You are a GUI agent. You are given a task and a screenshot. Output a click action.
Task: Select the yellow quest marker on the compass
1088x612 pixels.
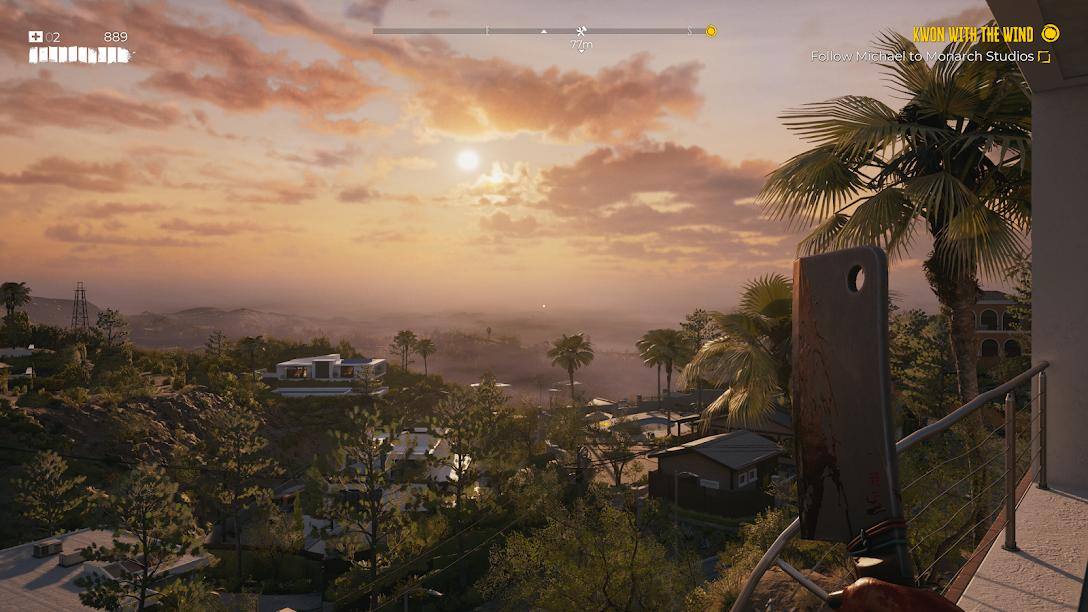point(711,31)
